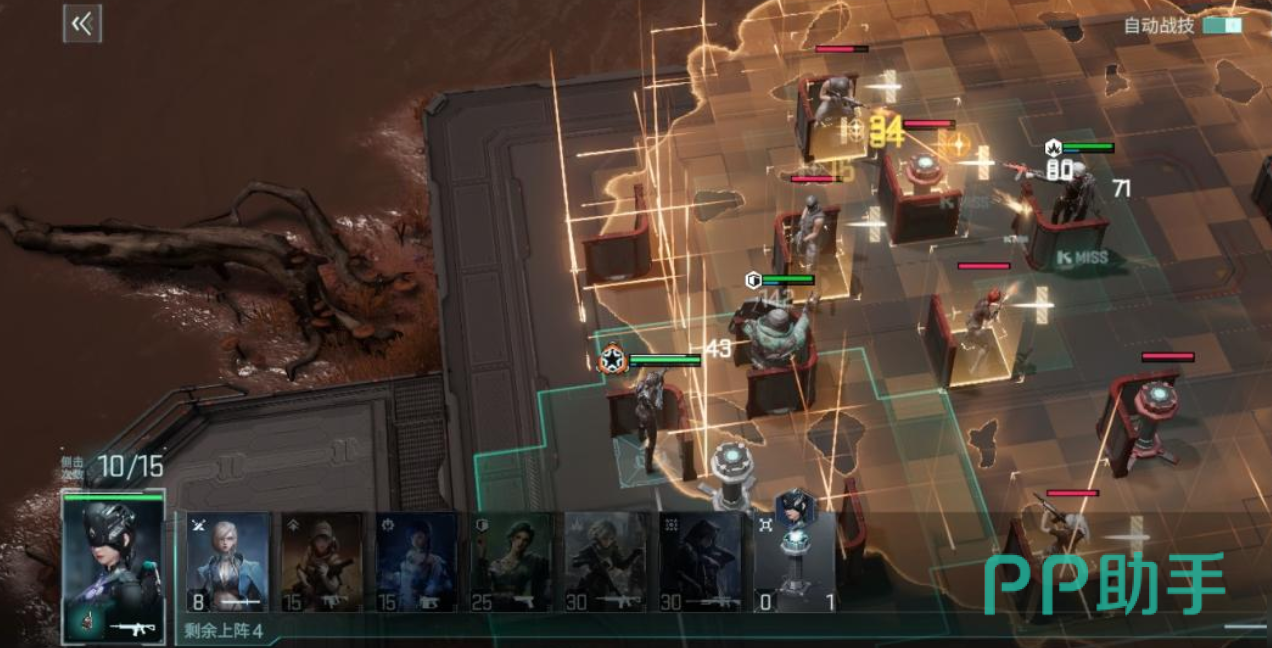1272x648 pixels.
Task: Choose the white-haired swordswoman card costing 8
Action: point(228,562)
